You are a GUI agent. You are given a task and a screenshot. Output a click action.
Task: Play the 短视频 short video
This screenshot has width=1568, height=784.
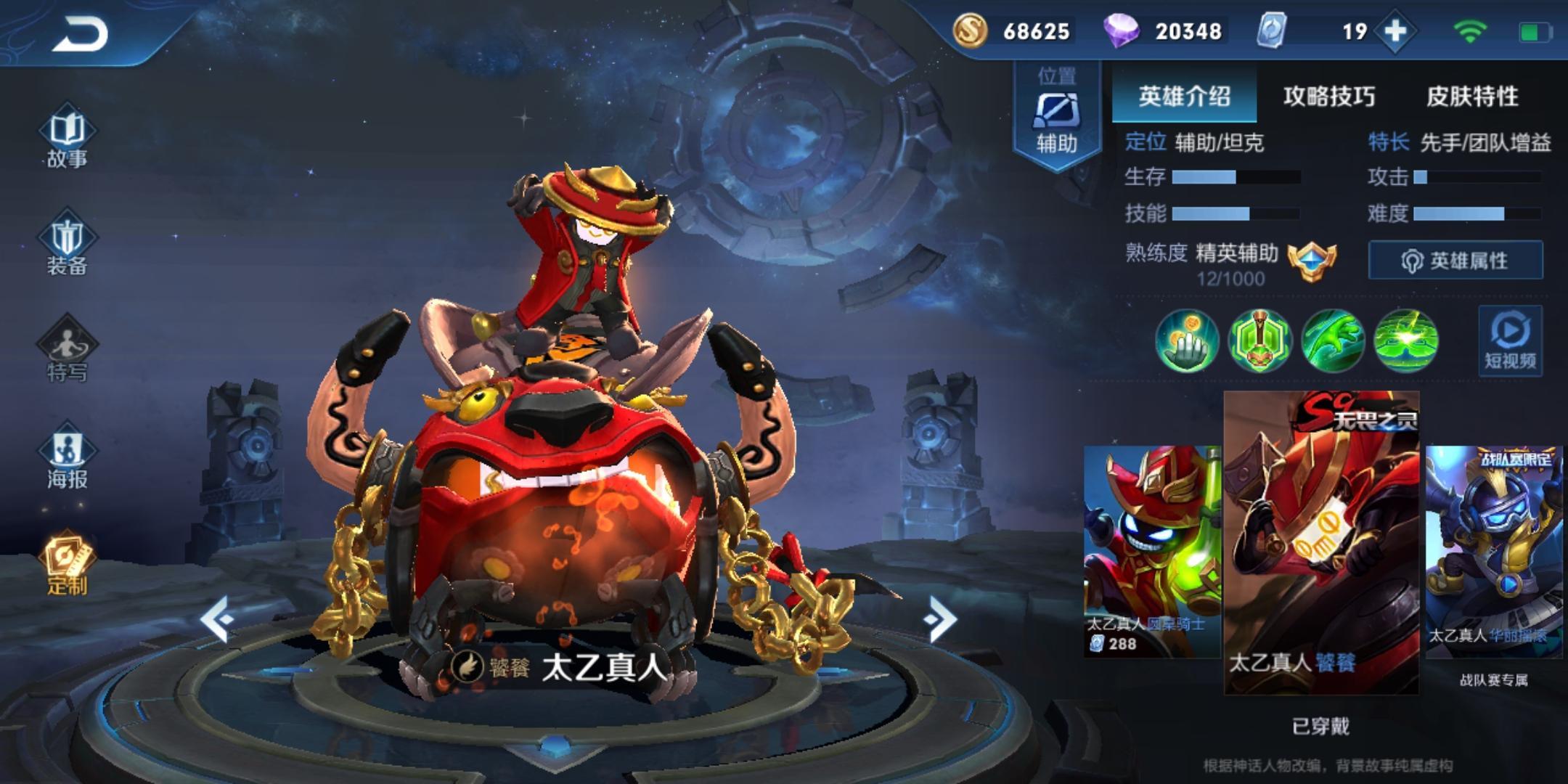point(1510,341)
